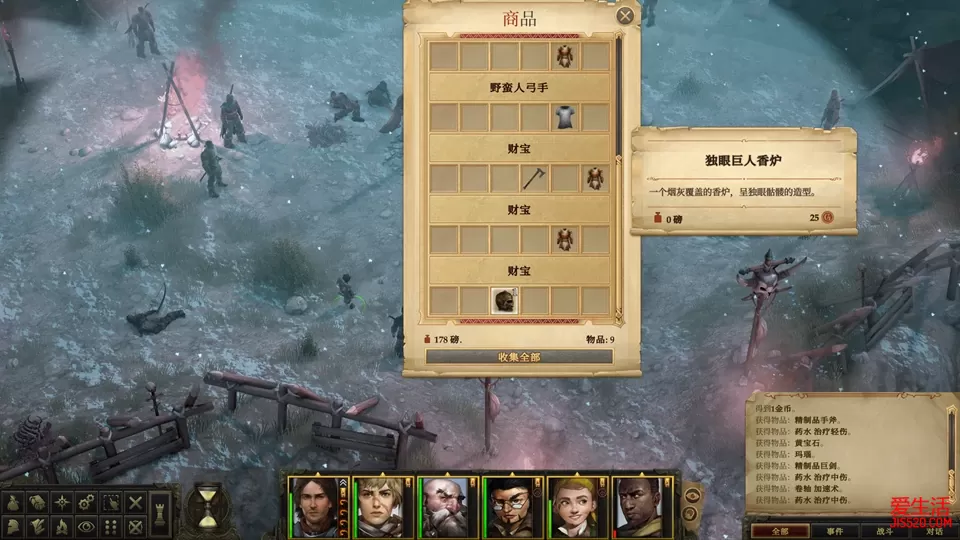Close the loot window with the X
The height and width of the screenshot is (540, 960).
(x=625, y=16)
